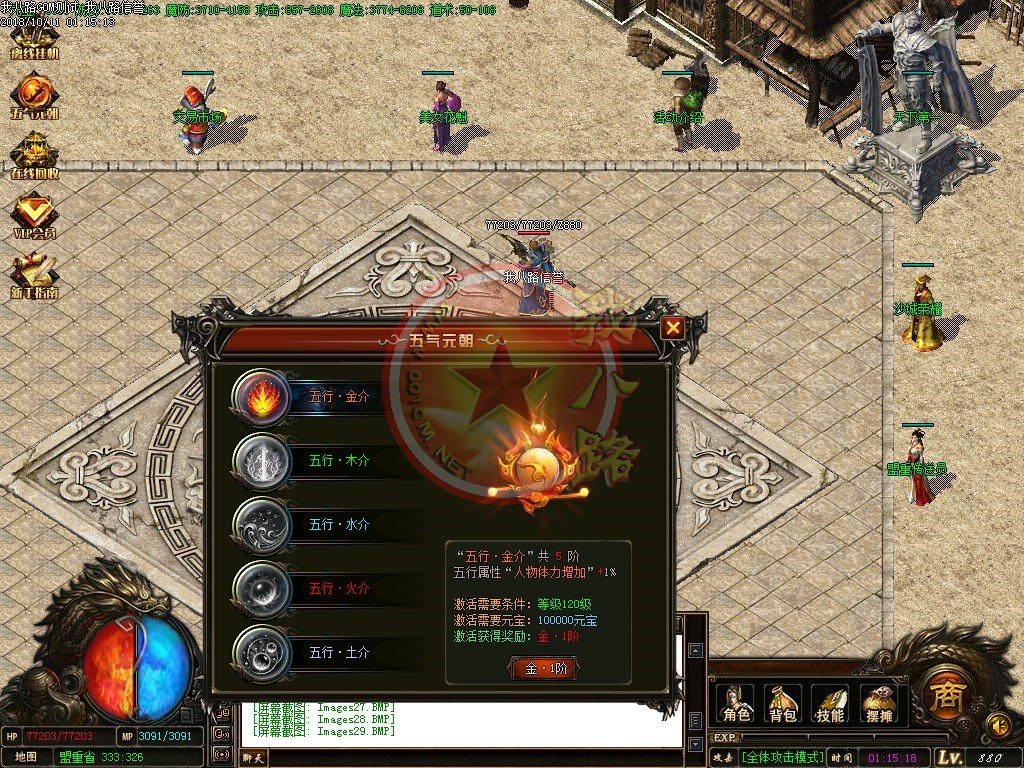Open the 背包 bag inventory
Image resolution: width=1024 pixels, height=768 pixels.
pos(783,703)
